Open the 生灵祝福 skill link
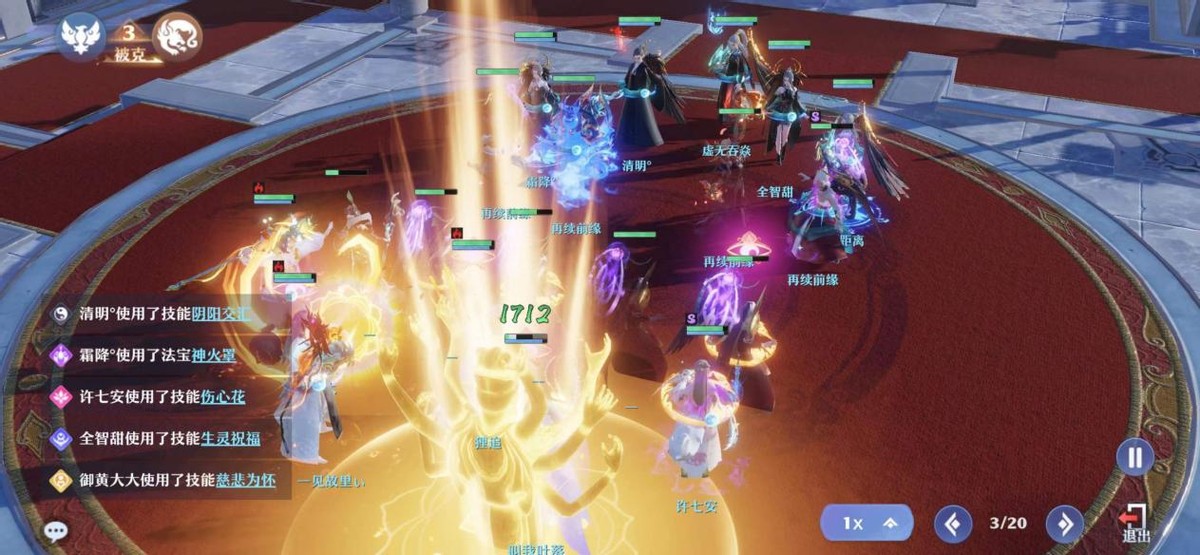The image size is (1200, 555). pyautogui.click(x=220, y=438)
